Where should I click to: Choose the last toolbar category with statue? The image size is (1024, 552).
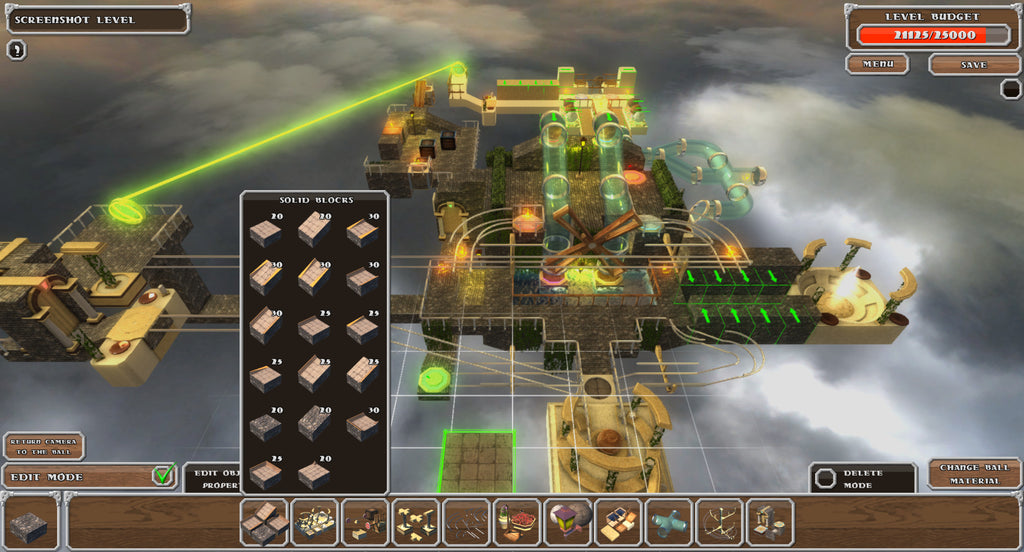(769, 521)
